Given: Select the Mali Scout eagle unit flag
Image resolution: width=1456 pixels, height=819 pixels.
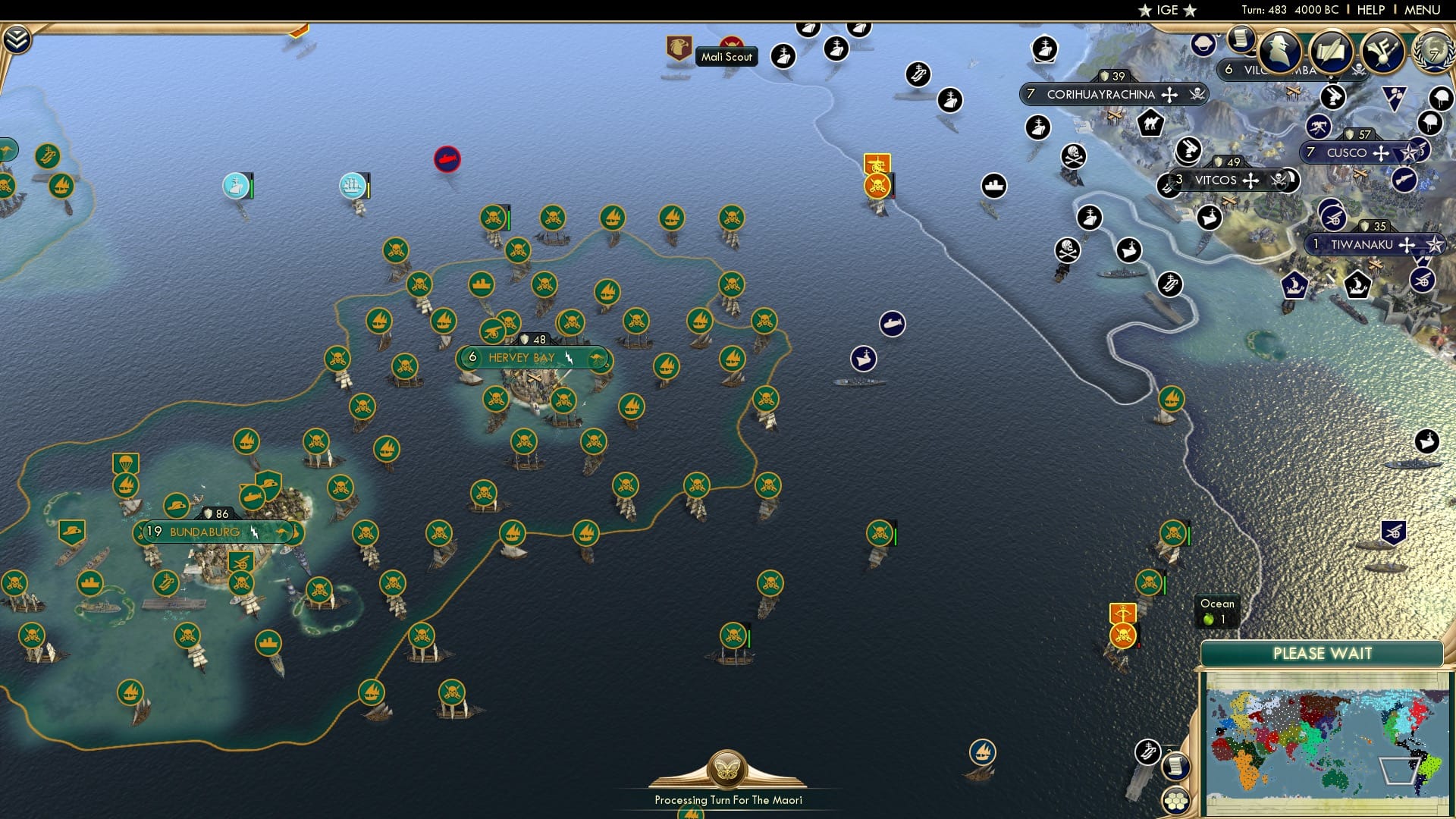Looking at the screenshot, I should 678,47.
